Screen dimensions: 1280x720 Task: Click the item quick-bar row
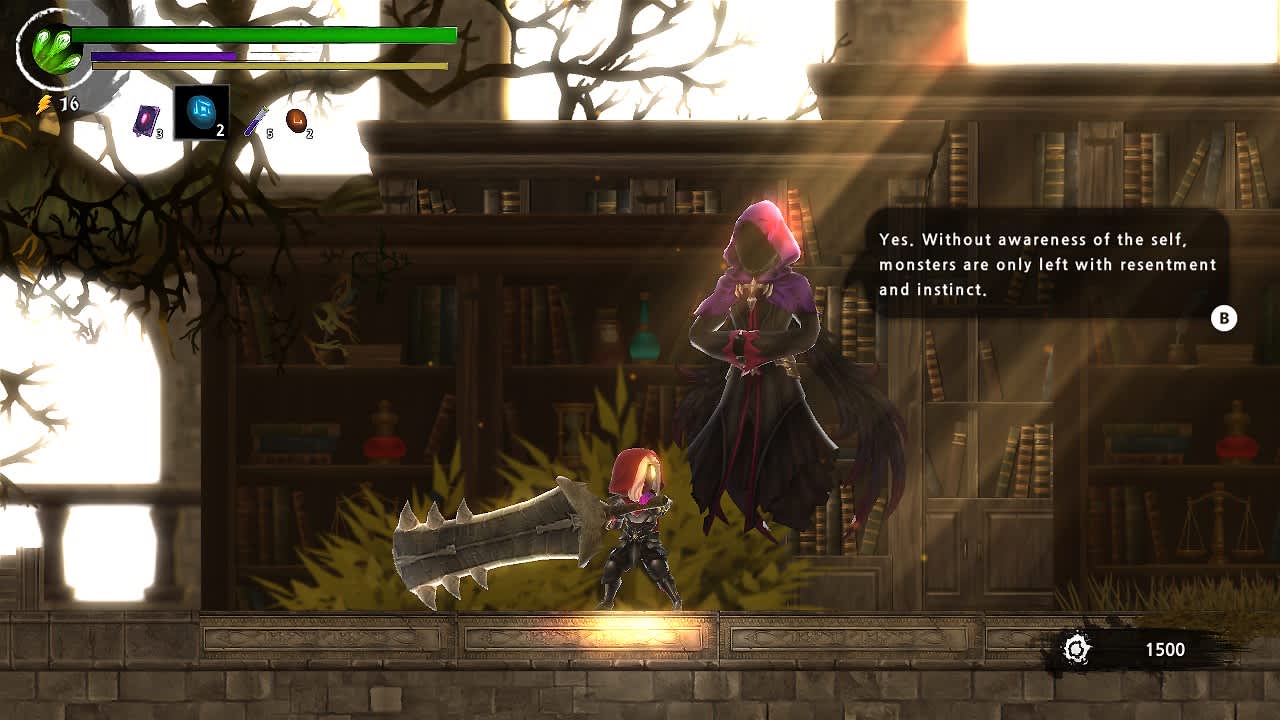pos(220,113)
